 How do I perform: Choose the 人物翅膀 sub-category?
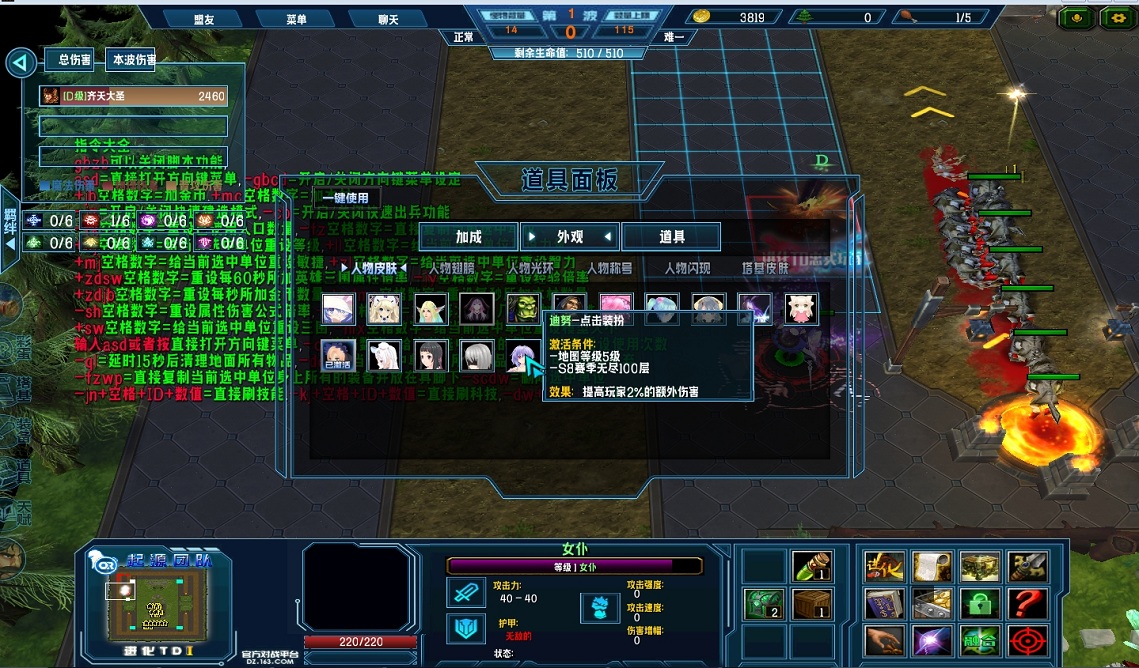(454, 268)
